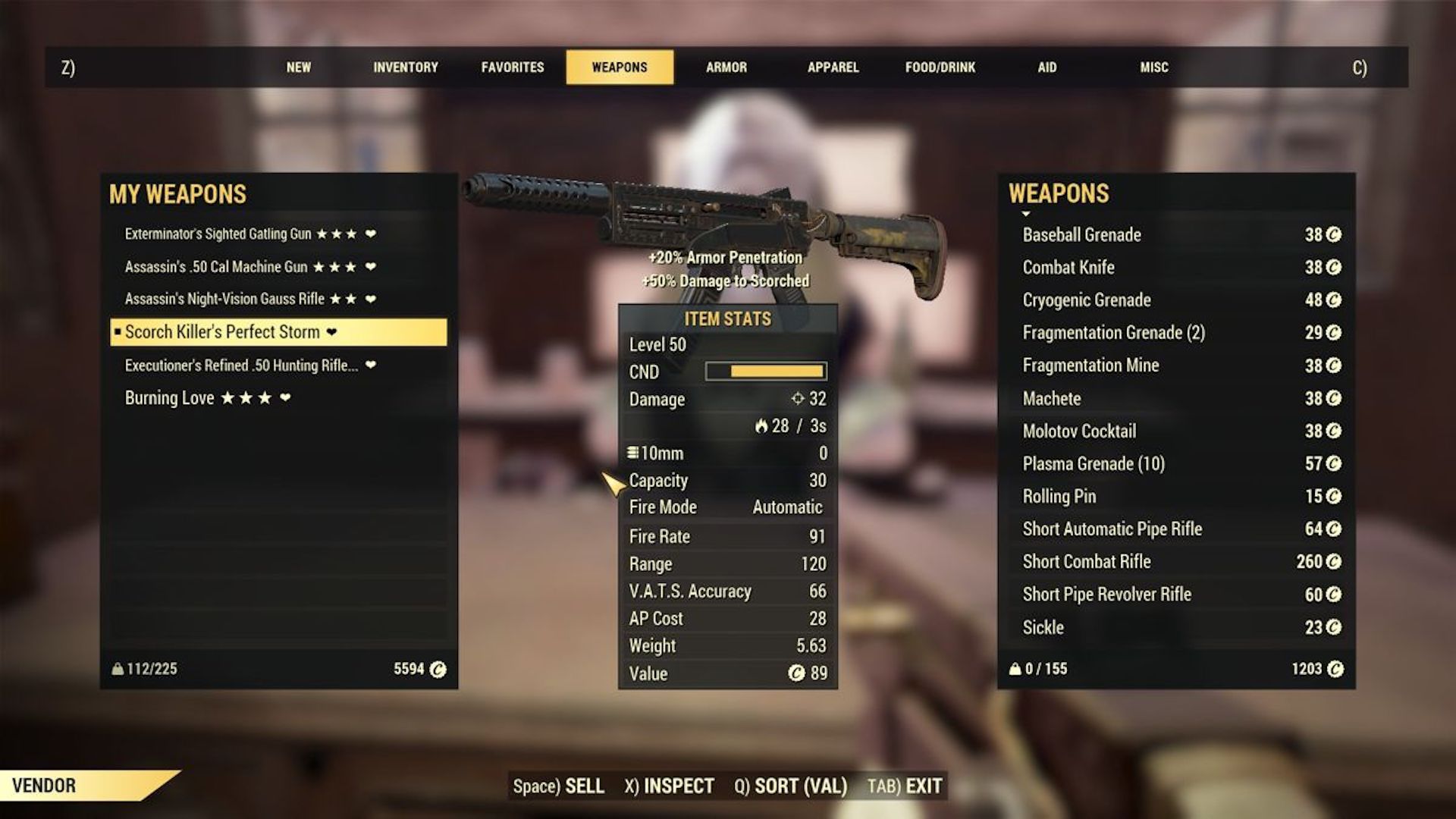
Task: Expand the vendor WEAPONS category chevron
Action: click(1025, 214)
